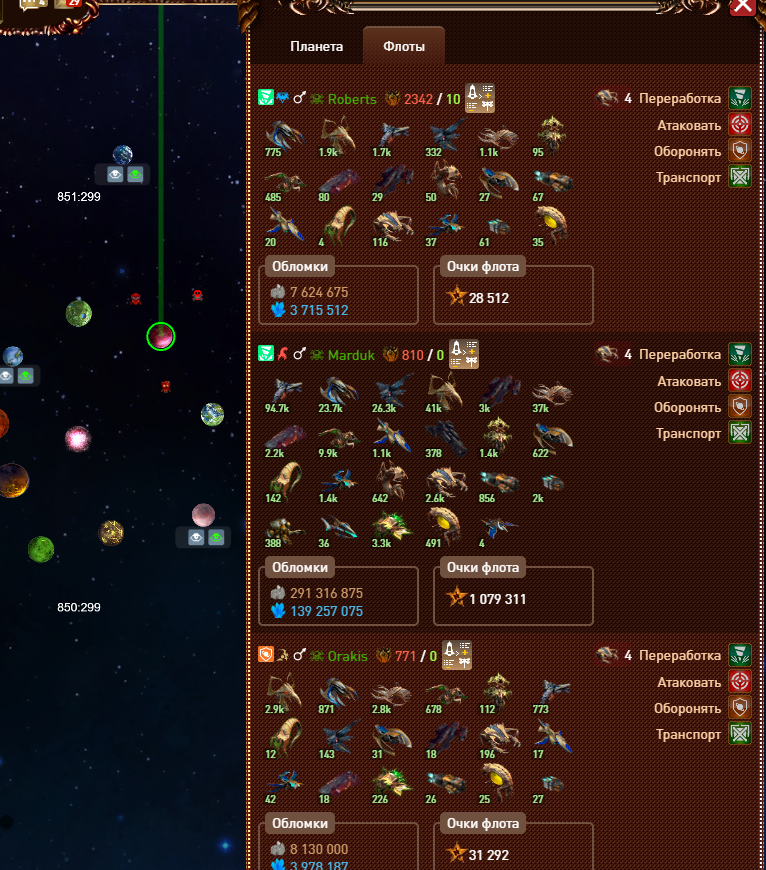This screenshot has height=870, width=766.
Task: Choose Оборонять for Orakis' fleet
Action: point(740,708)
